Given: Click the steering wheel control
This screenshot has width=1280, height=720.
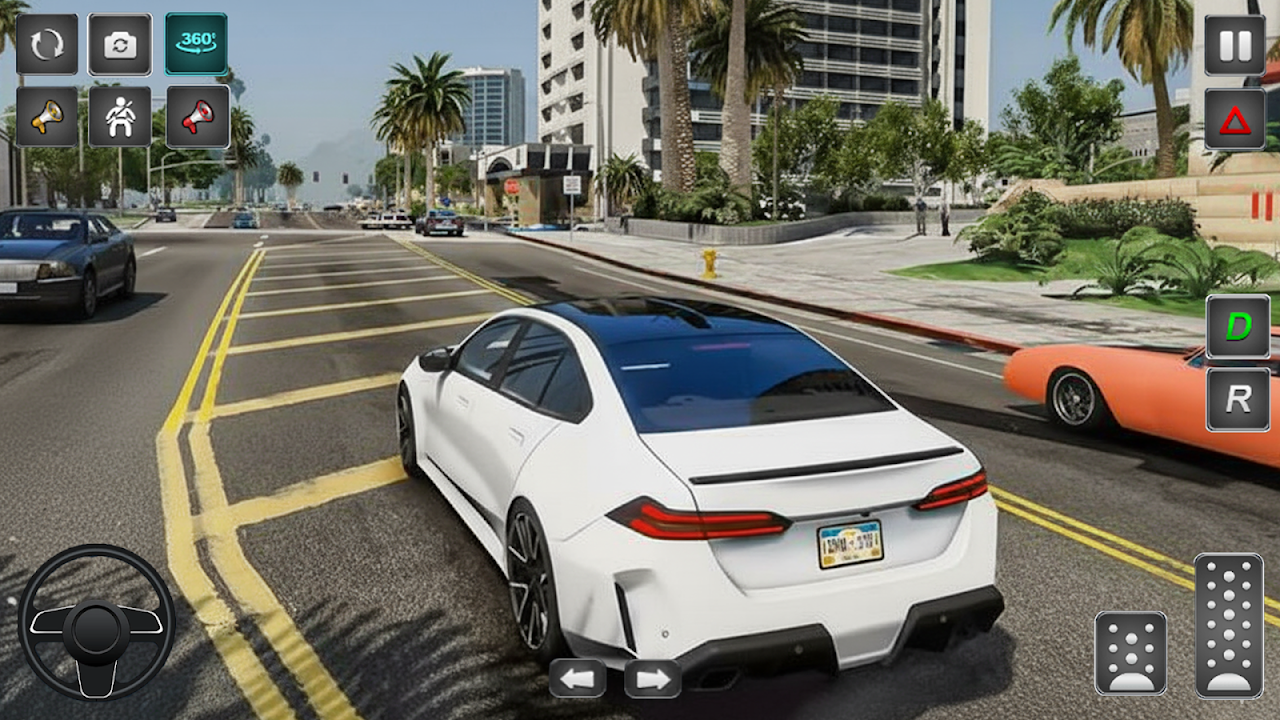Looking at the screenshot, I should (96, 623).
